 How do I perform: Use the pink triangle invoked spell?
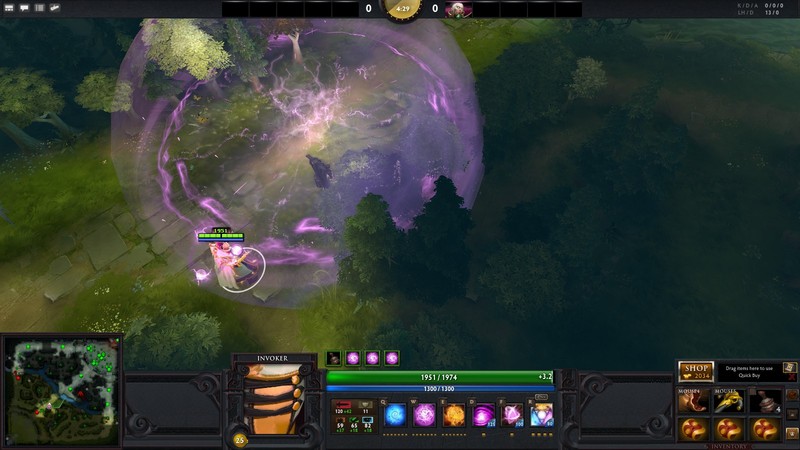pos(513,414)
